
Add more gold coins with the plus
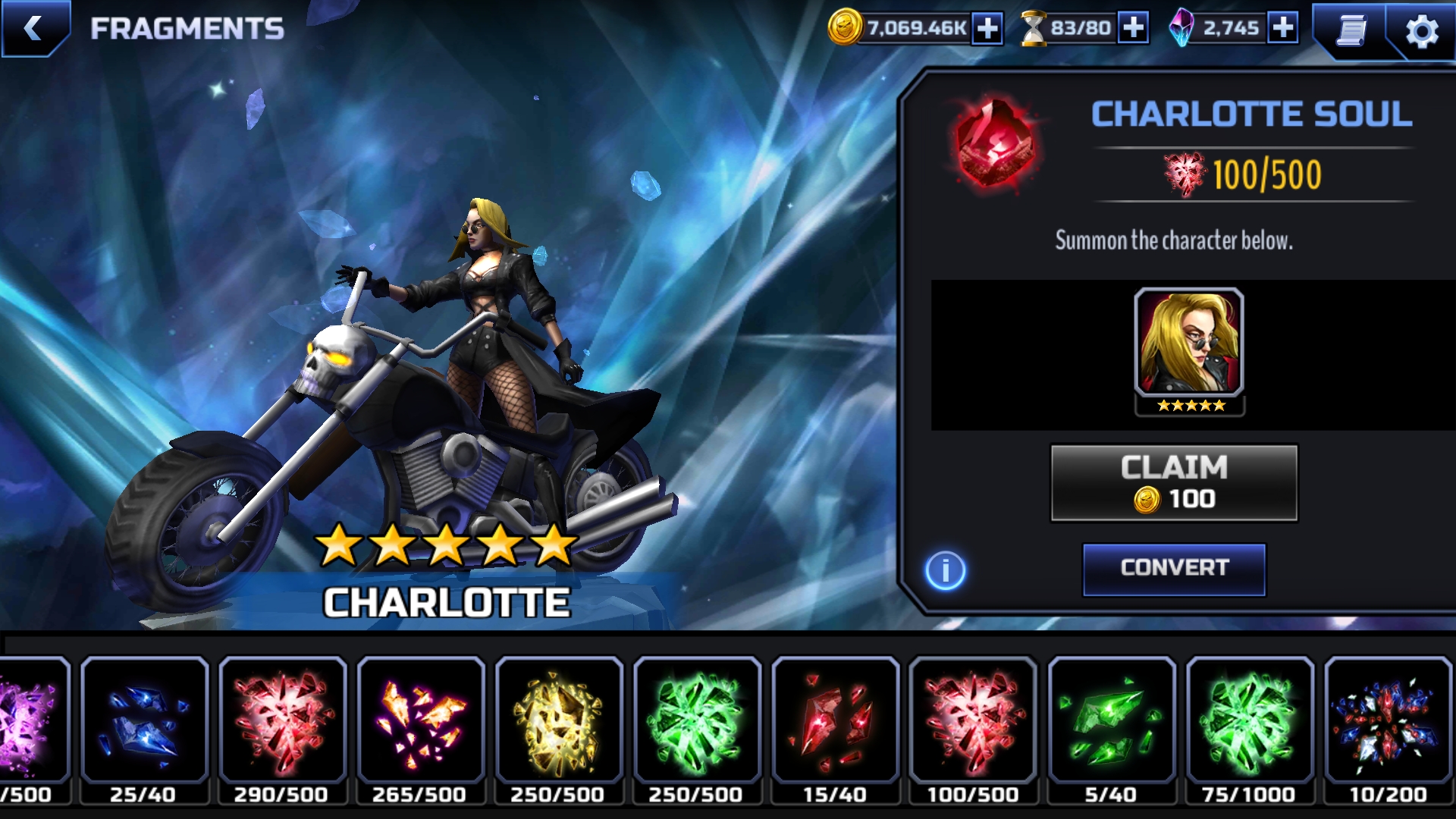987,29
